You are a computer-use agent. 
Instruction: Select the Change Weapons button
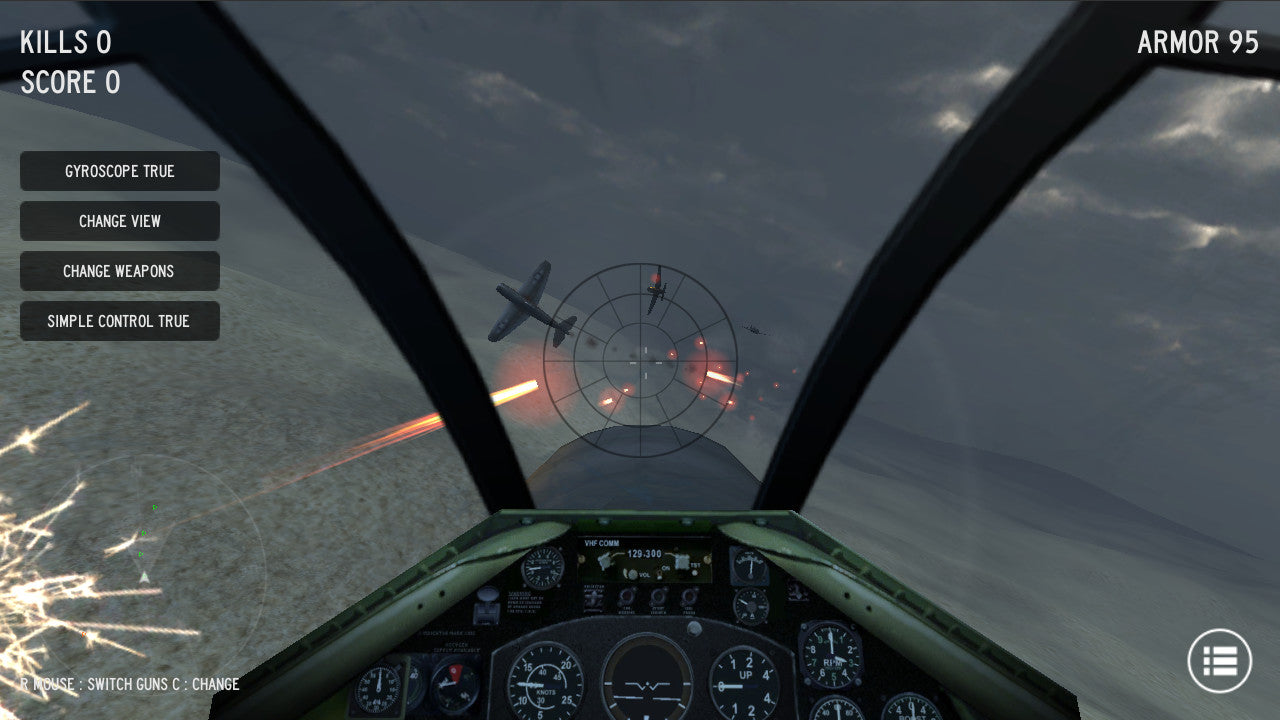coord(120,271)
